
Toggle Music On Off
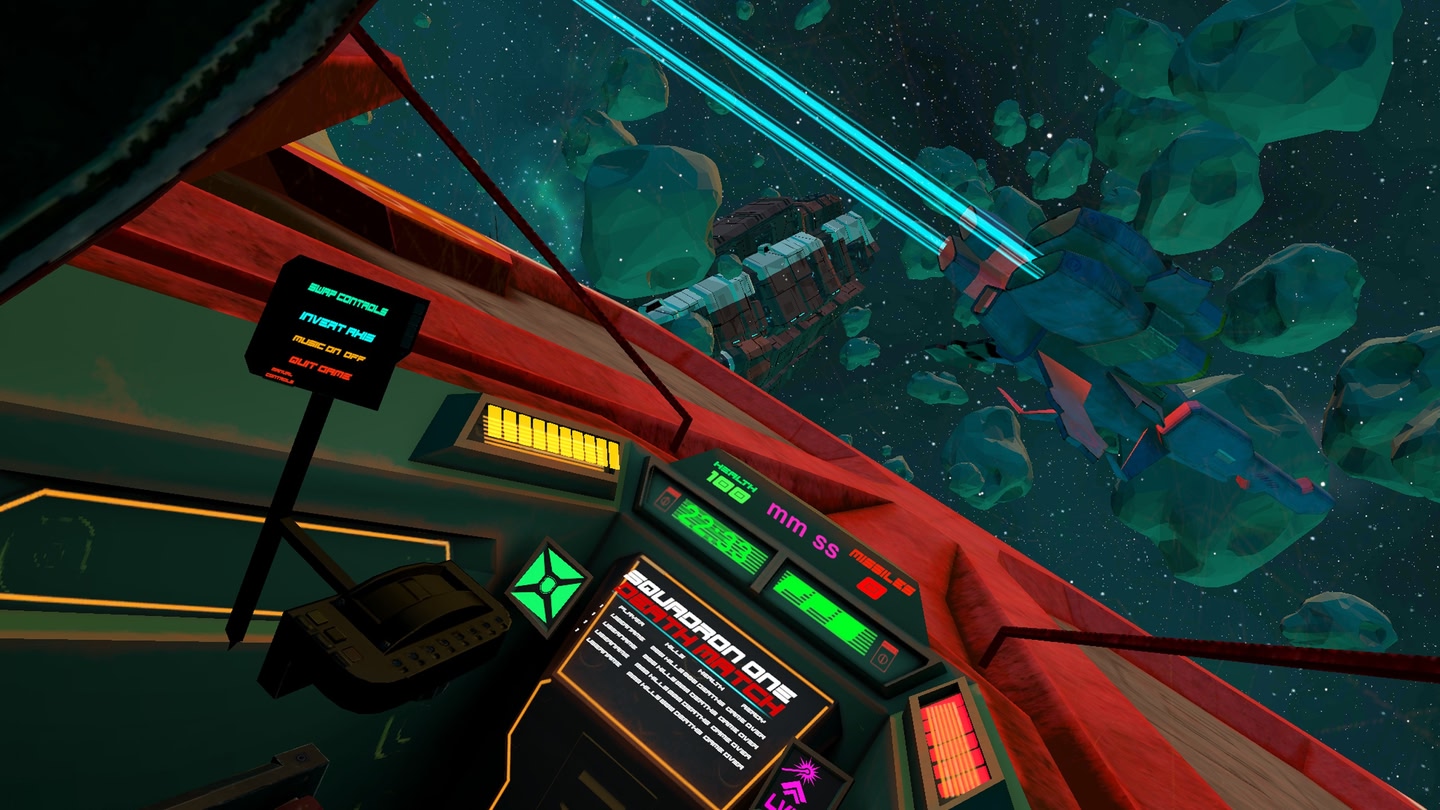coord(332,350)
